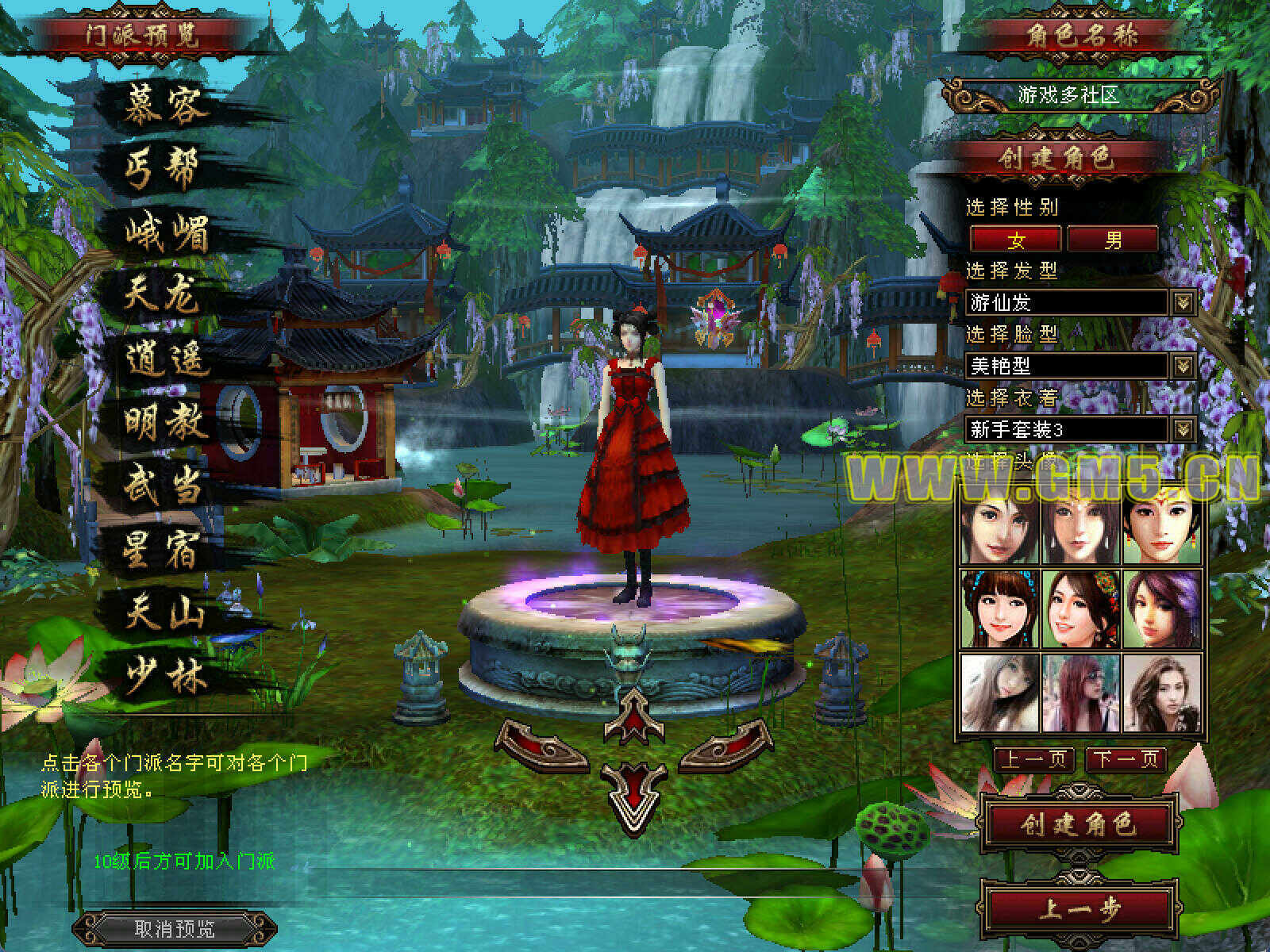1270x952 pixels.
Task: Select male gender 男
Action: coord(1113,239)
